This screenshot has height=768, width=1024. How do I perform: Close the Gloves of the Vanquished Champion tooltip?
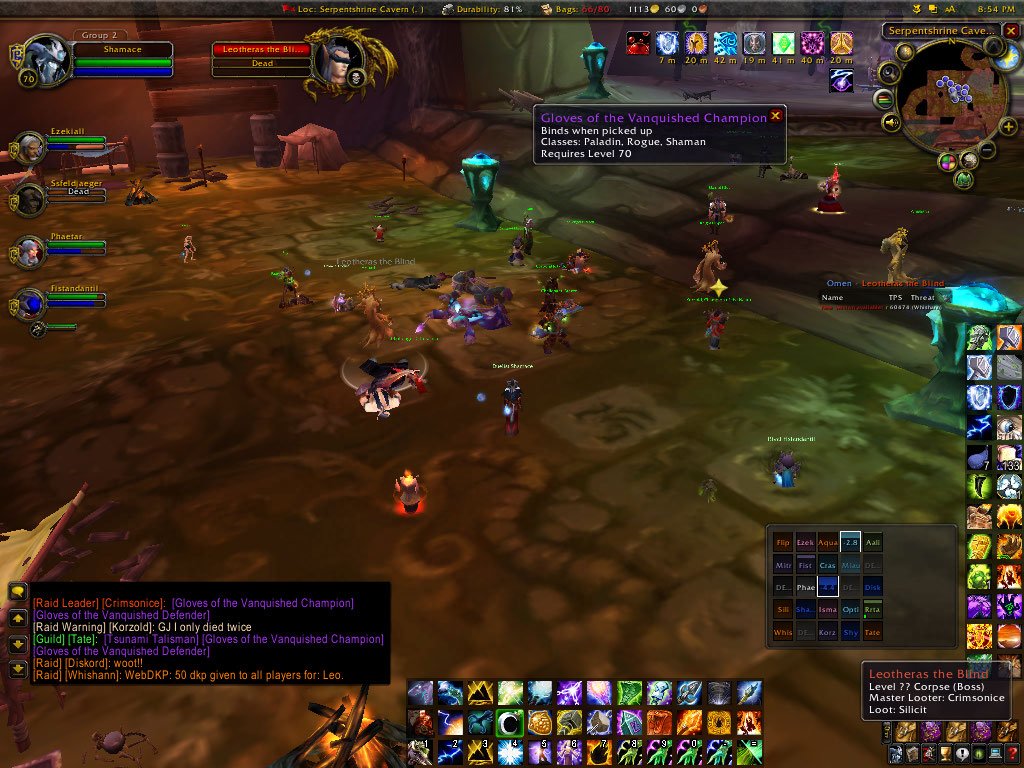775,116
